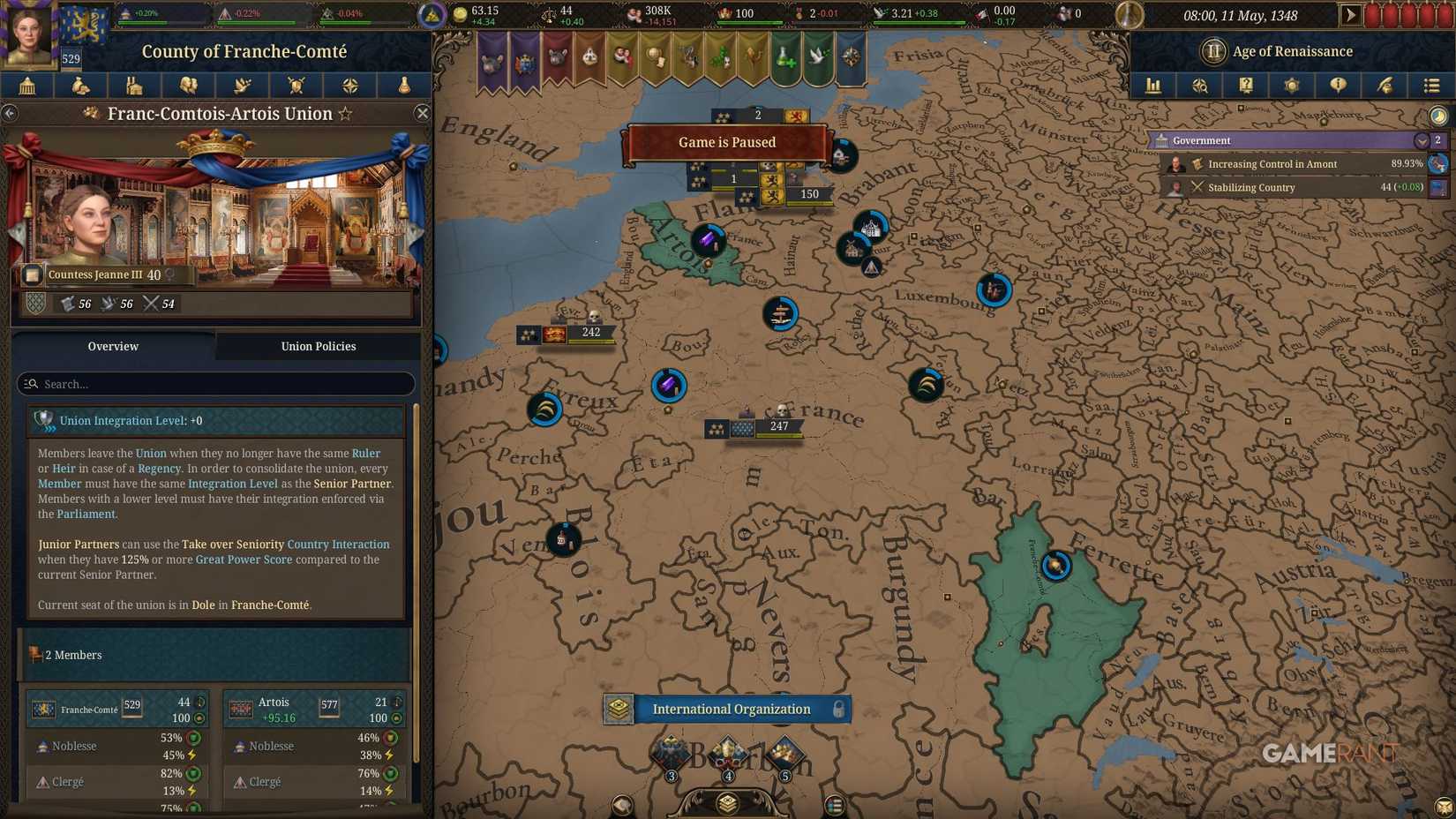Click the Parliament link in the union description
1456x819 pixels.
tap(84, 514)
